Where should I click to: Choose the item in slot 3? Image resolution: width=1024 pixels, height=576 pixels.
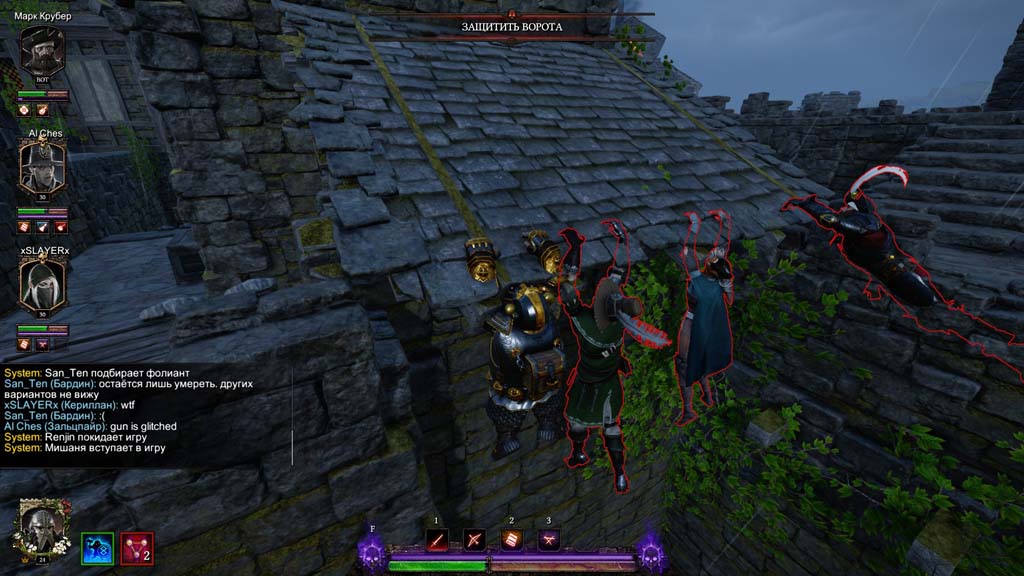coord(548,540)
